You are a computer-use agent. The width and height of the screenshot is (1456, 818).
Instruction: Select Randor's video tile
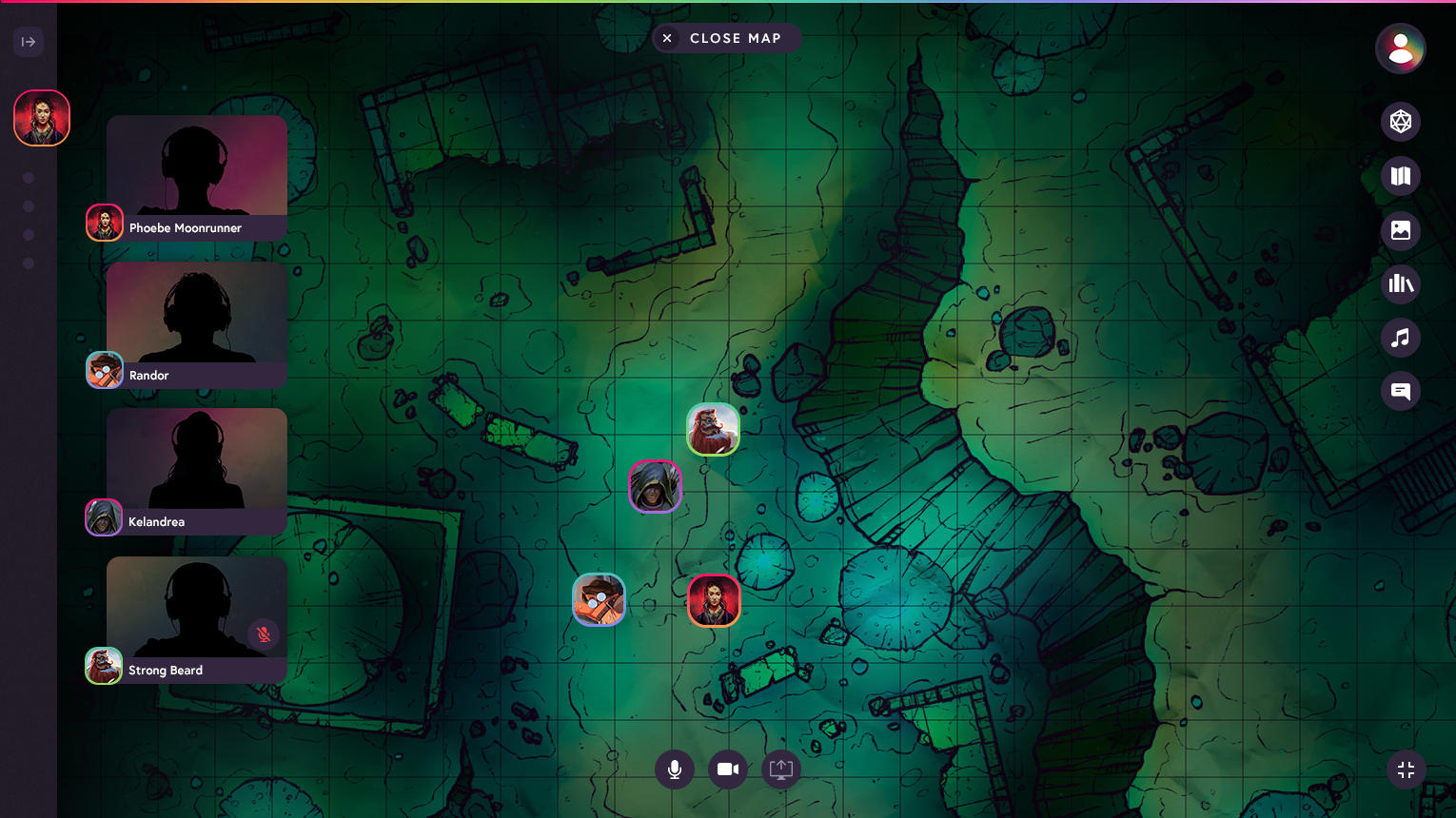[x=197, y=314]
